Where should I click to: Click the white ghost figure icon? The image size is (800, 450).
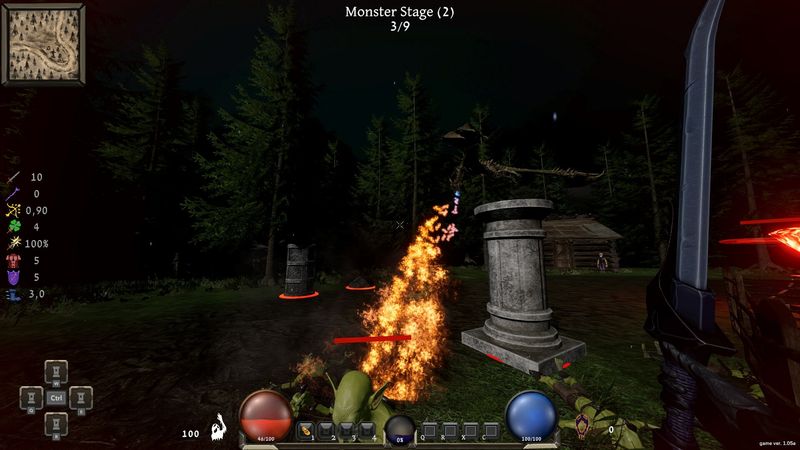[x=219, y=428]
